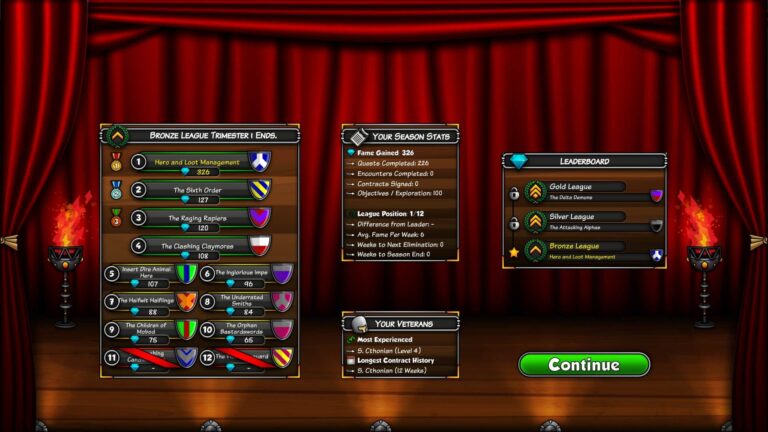The image size is (768, 432).
Task: Select first-place Hero and Loot Management row
Action: pyautogui.click(x=202, y=162)
